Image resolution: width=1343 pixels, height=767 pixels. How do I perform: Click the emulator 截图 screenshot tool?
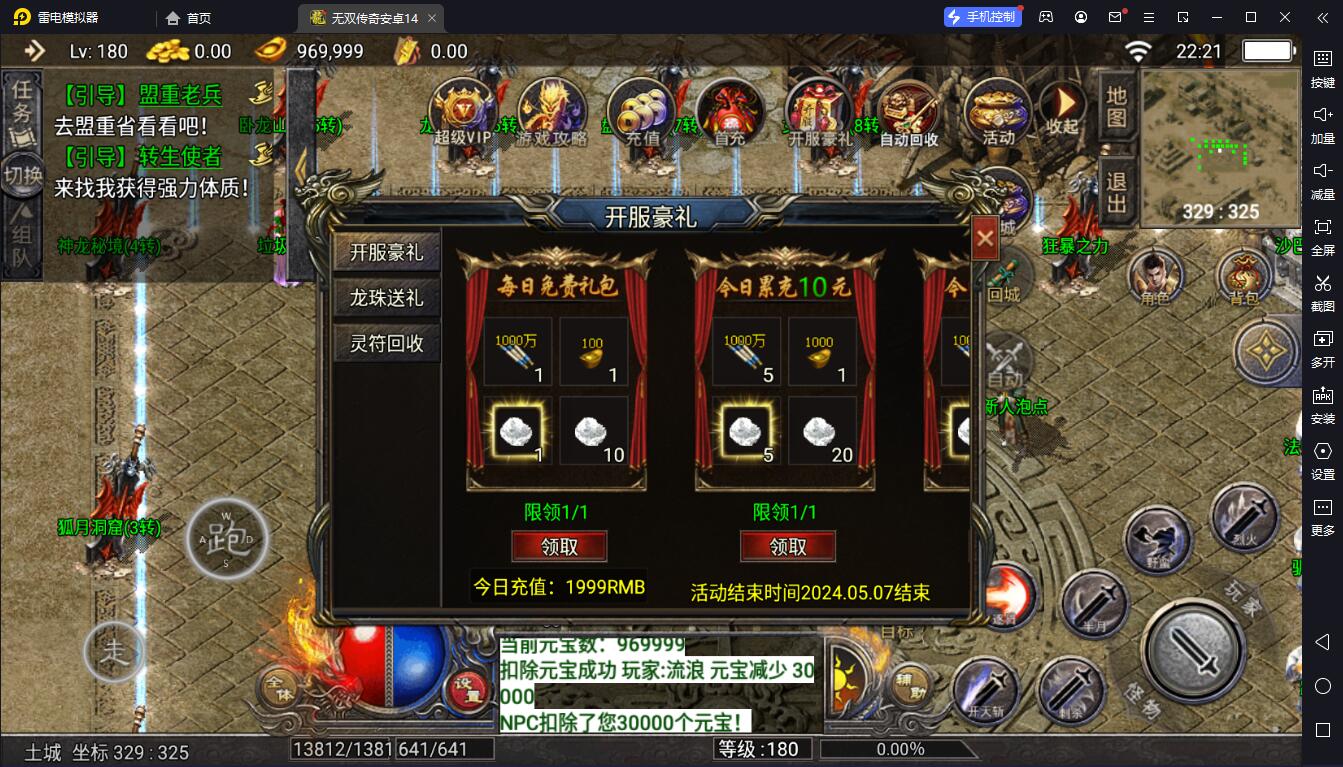pos(1322,289)
